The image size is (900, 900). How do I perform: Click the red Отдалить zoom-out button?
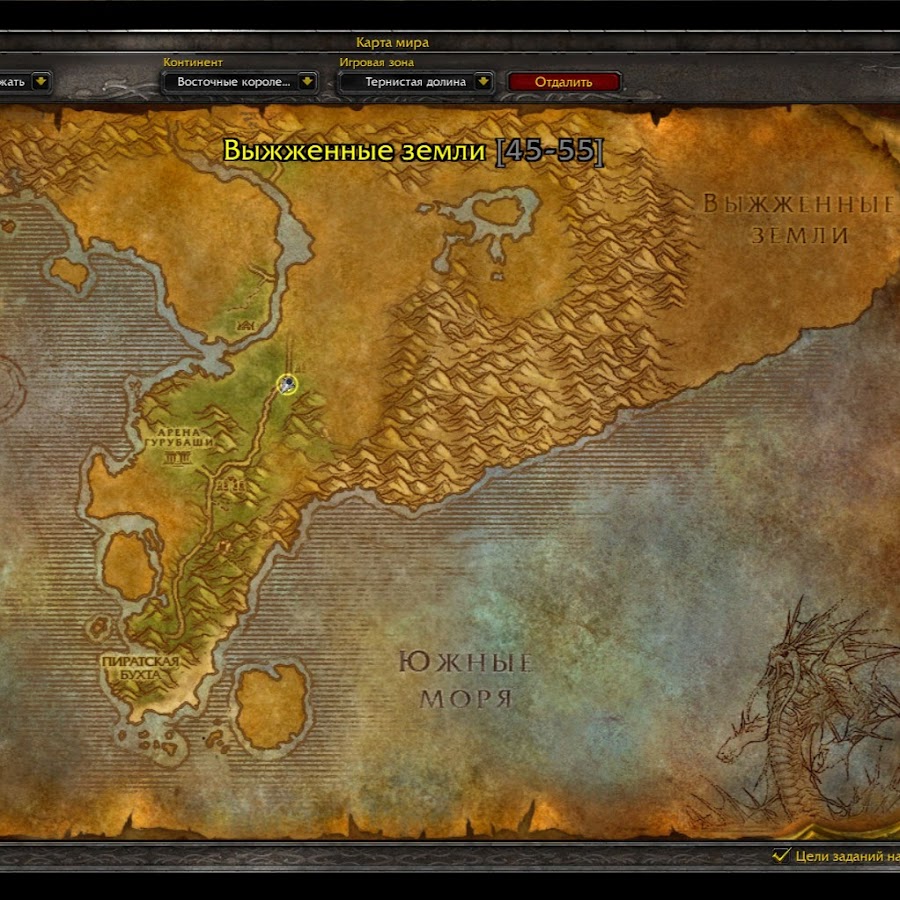pyautogui.click(x=564, y=82)
